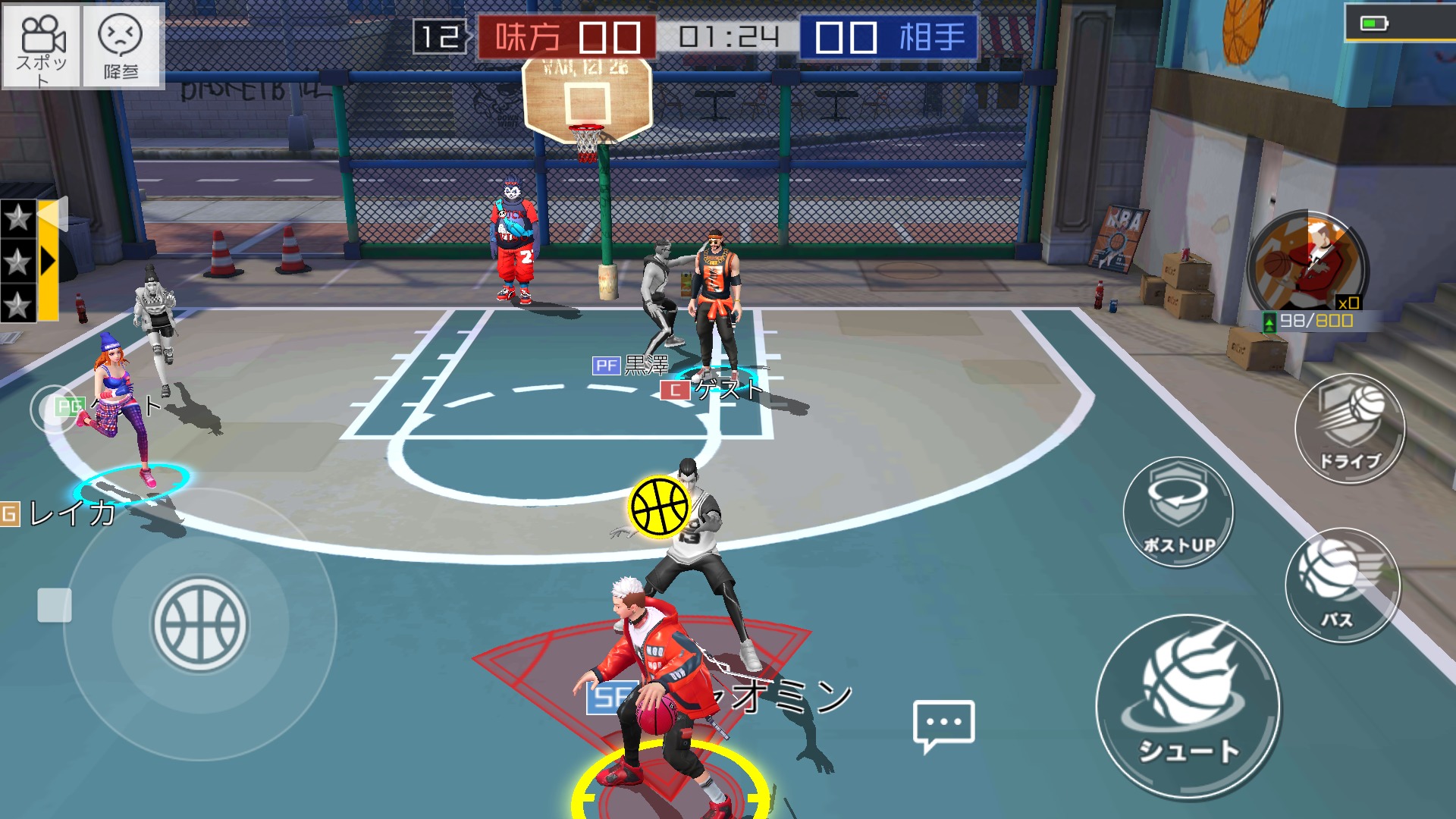Image resolution: width=1456 pixels, height=819 pixels.
Task: Click the basketball movement joystick
Action: click(200, 625)
